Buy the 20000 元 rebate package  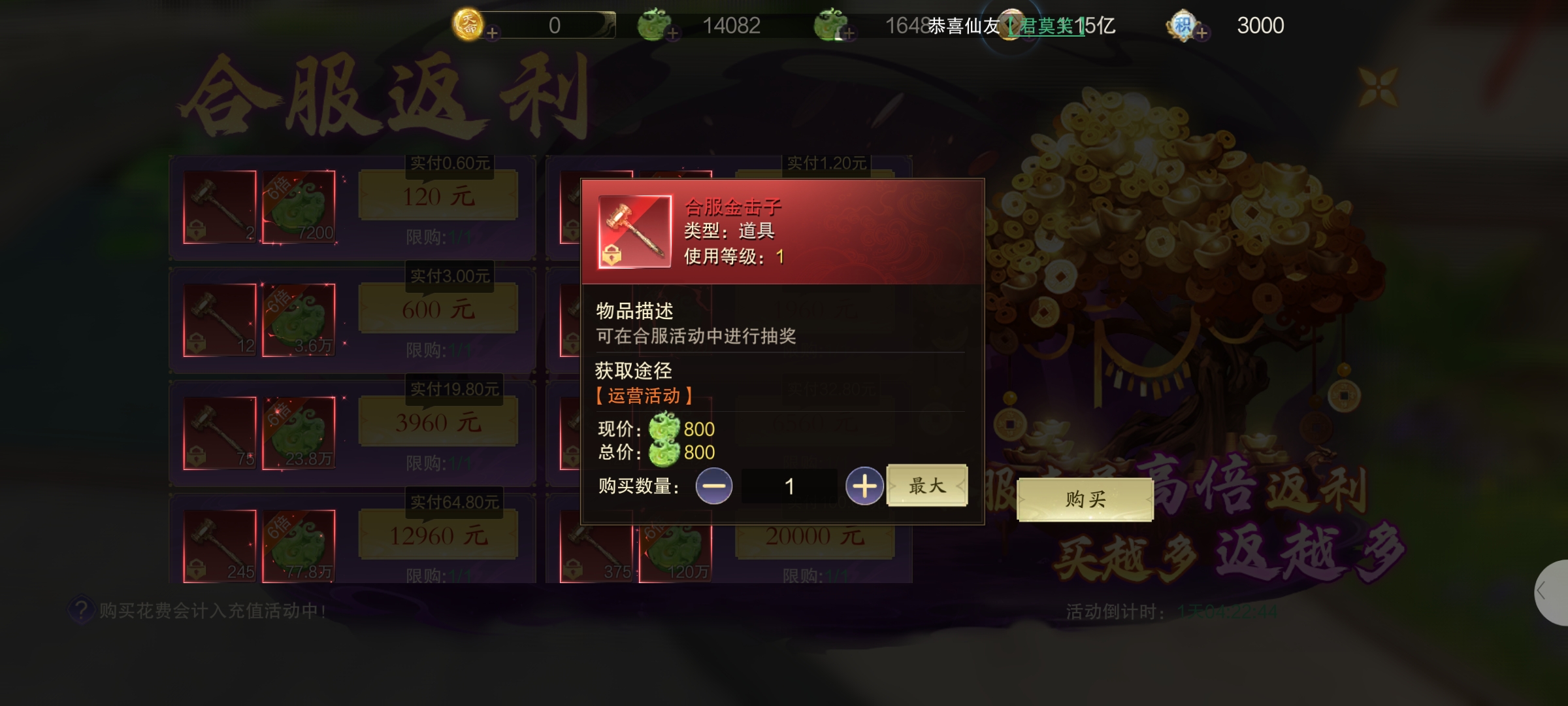[815, 536]
